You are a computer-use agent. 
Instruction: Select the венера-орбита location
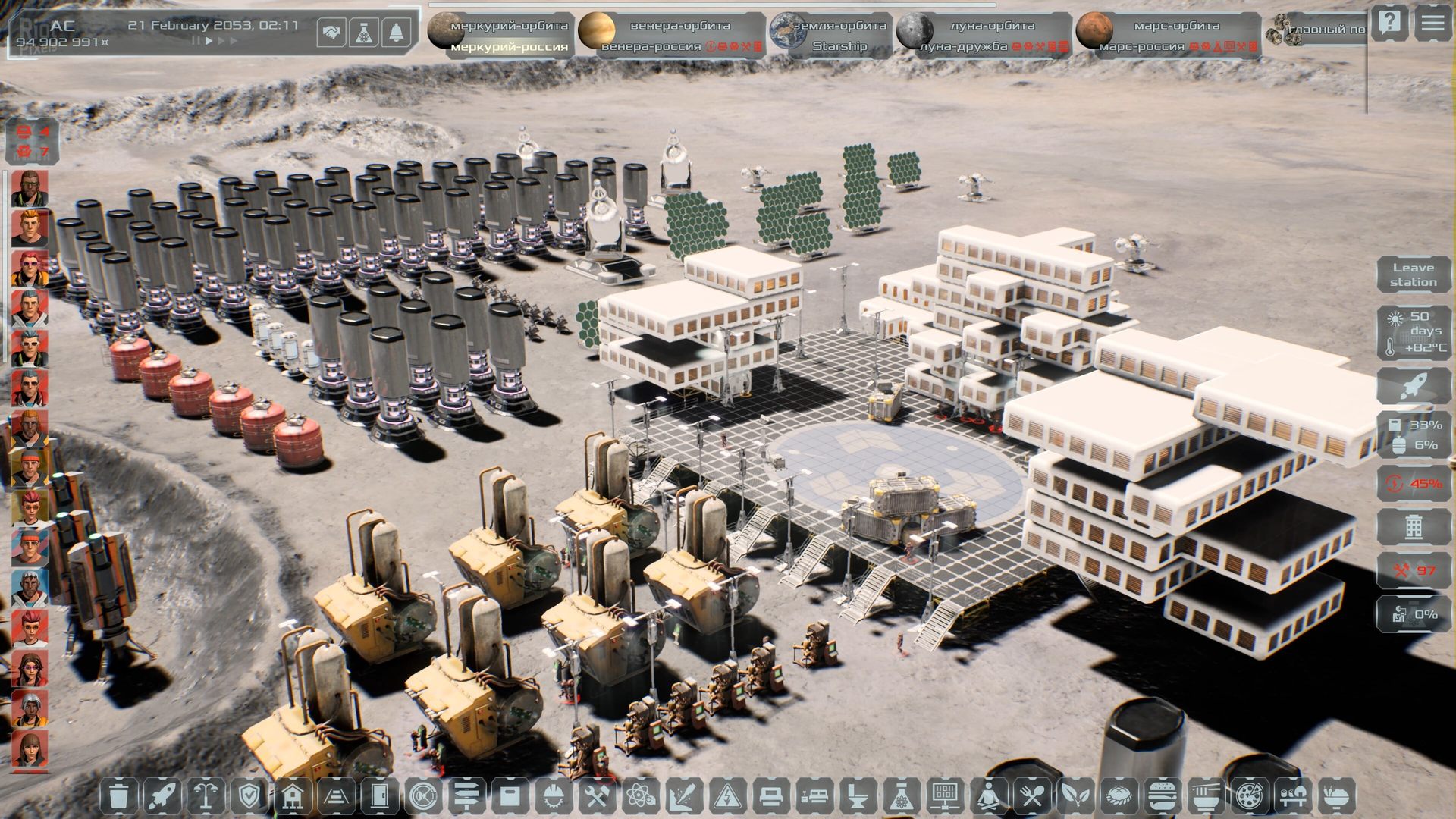(679, 25)
